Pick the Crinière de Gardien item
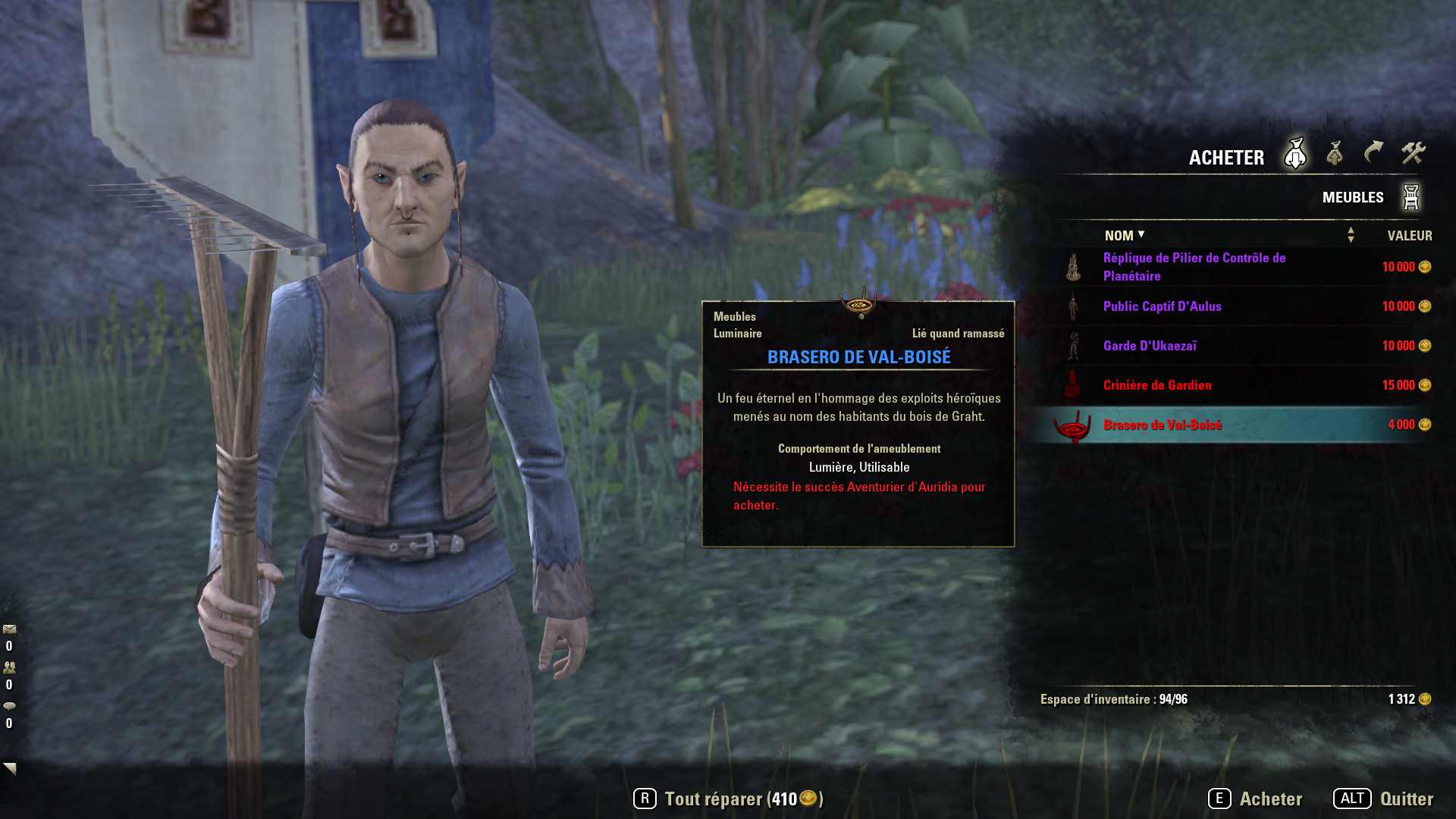This screenshot has height=819, width=1456. point(1157,385)
